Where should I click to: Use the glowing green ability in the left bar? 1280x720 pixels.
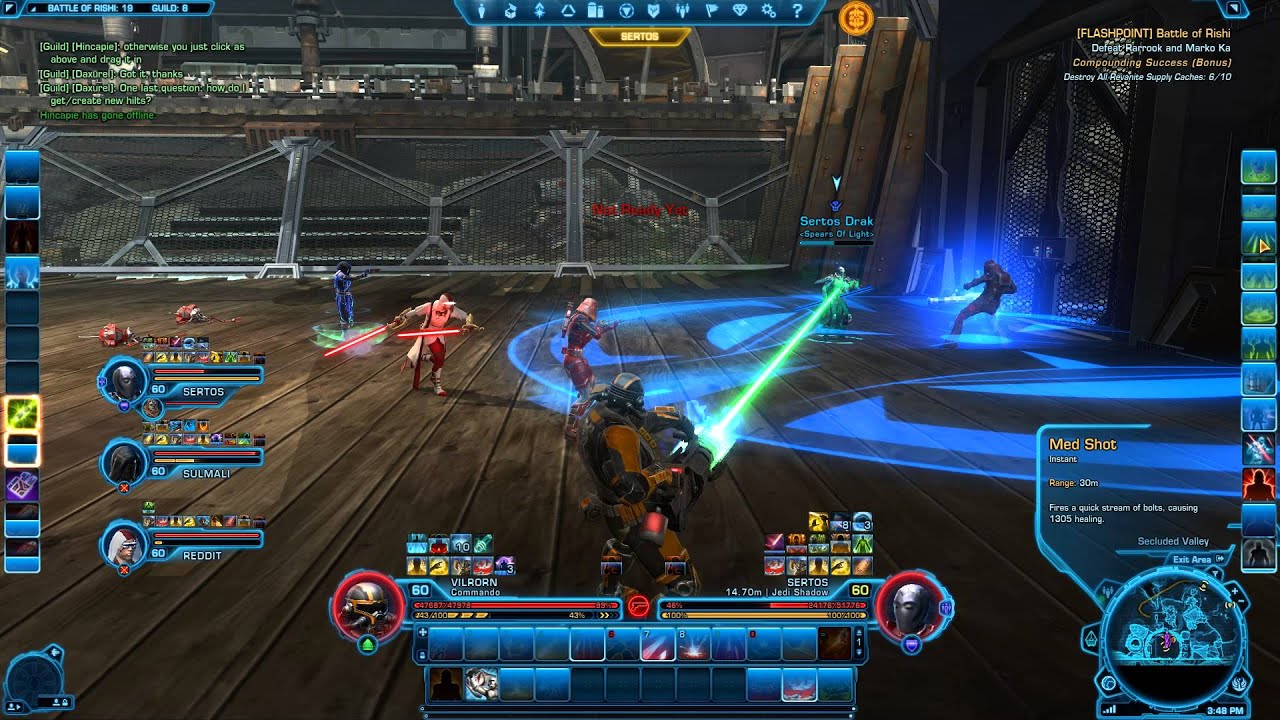click(22, 414)
